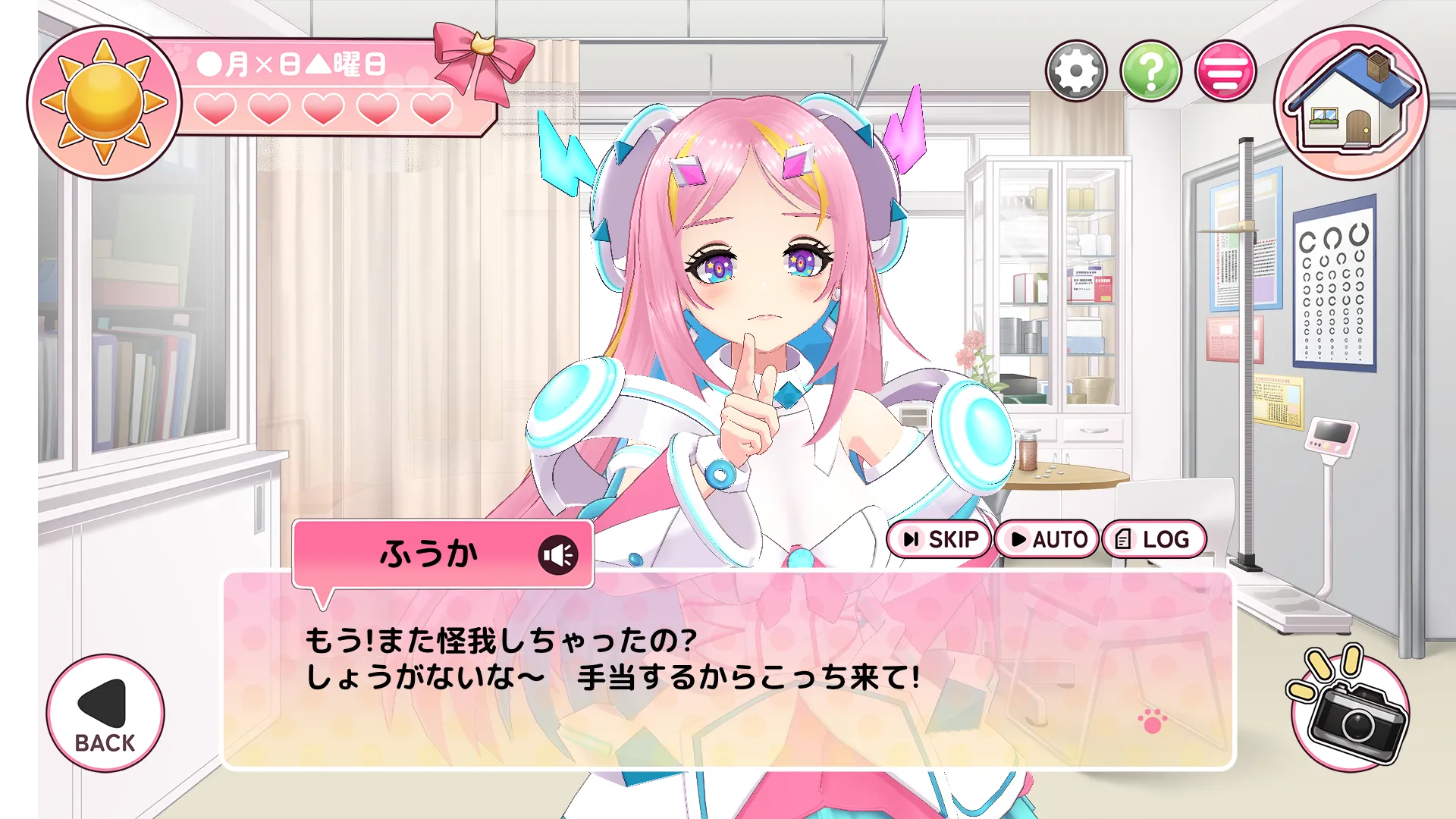Viewport: 1456px width, 819px height.
Task: Select the character name ふうか
Action: coord(432,552)
